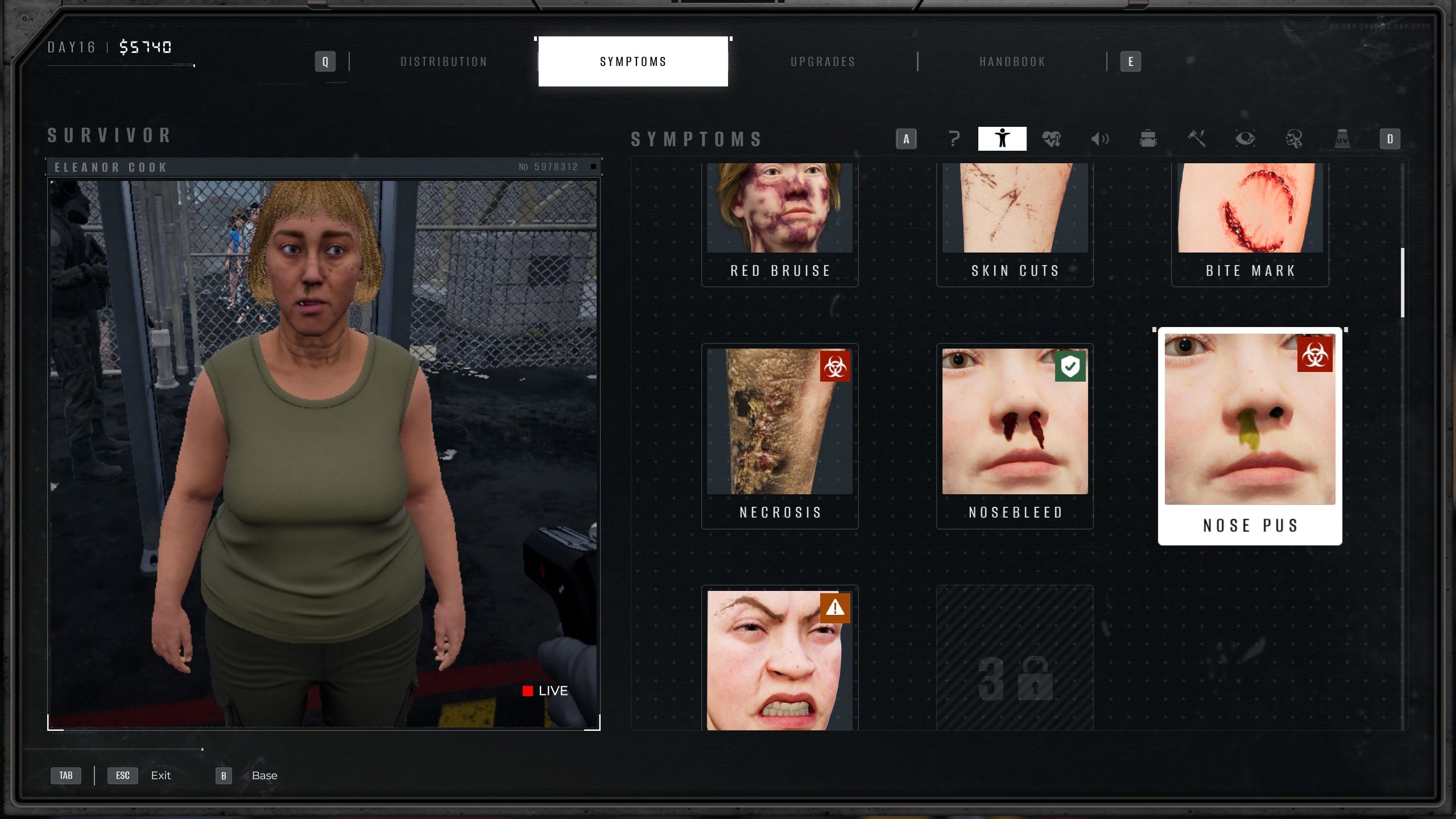The image size is (1456, 819).
Task: Switch to the heart thermometer category
Action: (1051, 139)
